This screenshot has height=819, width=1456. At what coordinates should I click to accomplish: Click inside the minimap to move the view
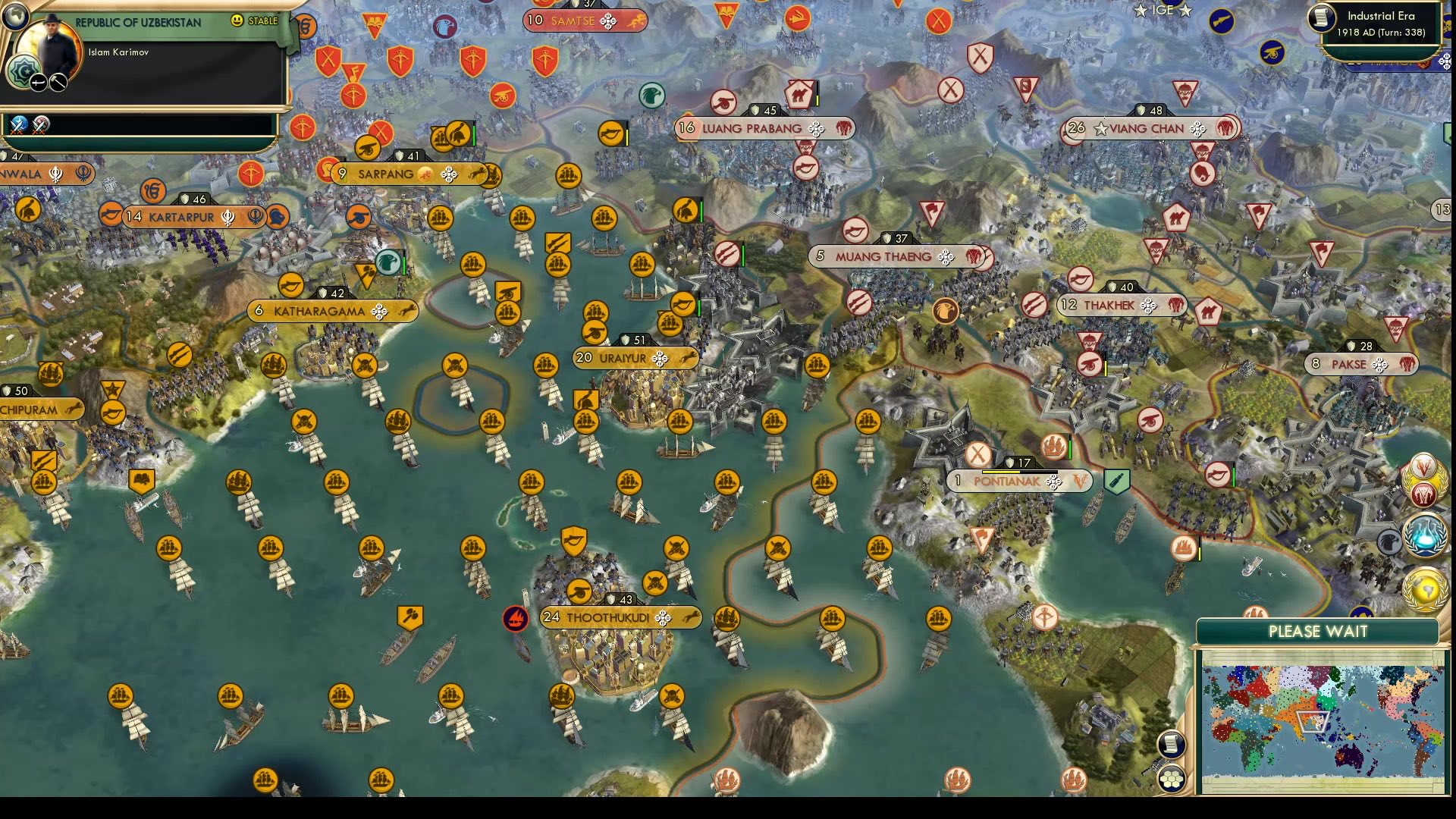click(x=1319, y=720)
